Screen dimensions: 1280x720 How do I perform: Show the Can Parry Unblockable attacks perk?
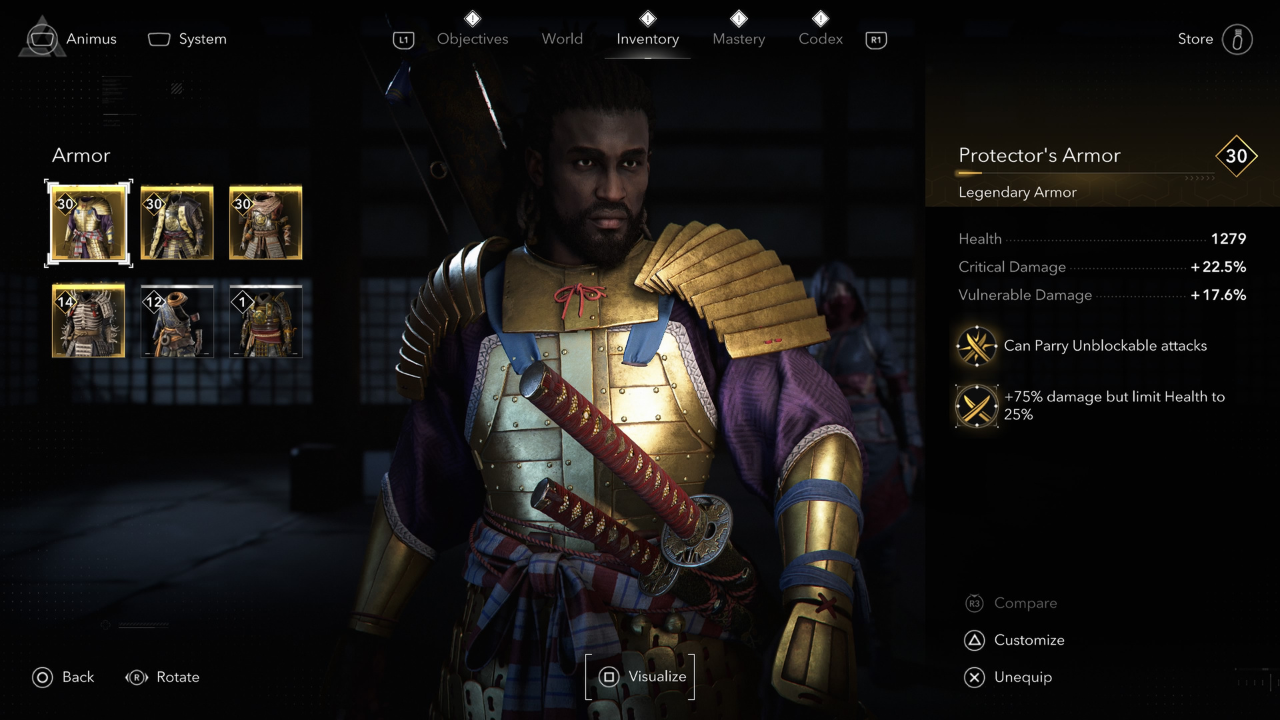[x=976, y=346]
